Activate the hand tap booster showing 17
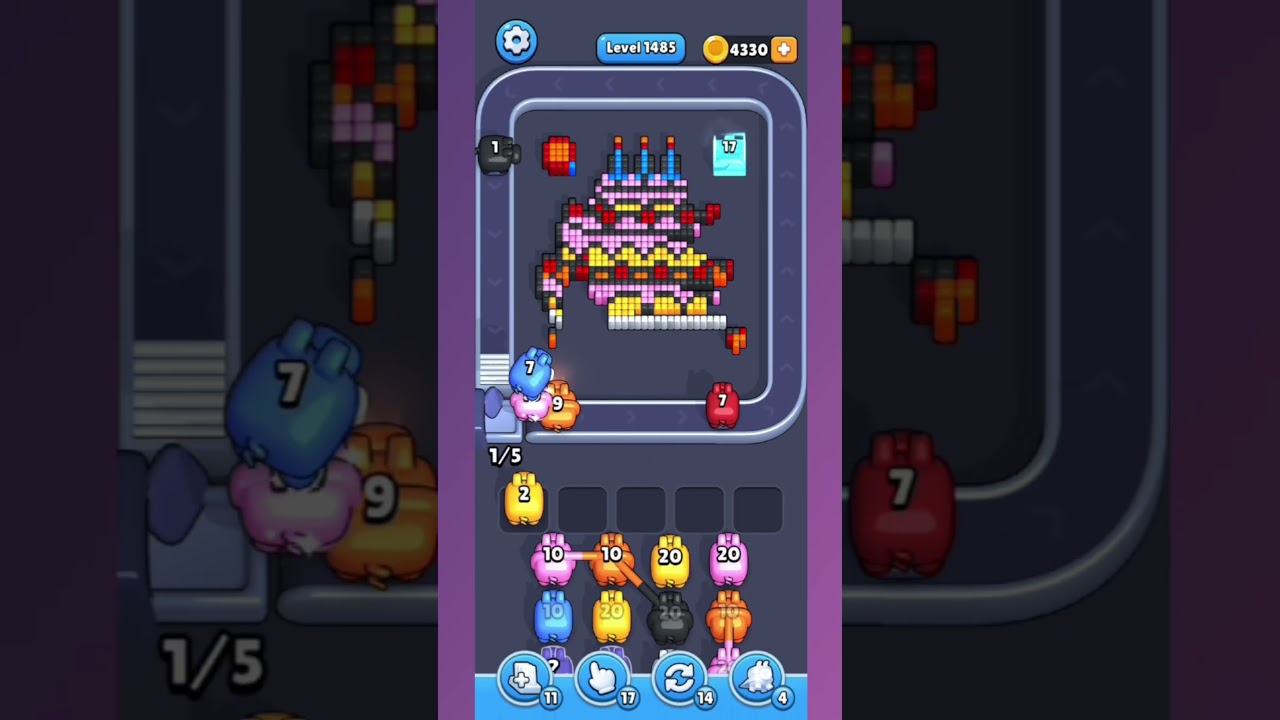Screen dimensions: 1280x720 click(x=603, y=678)
